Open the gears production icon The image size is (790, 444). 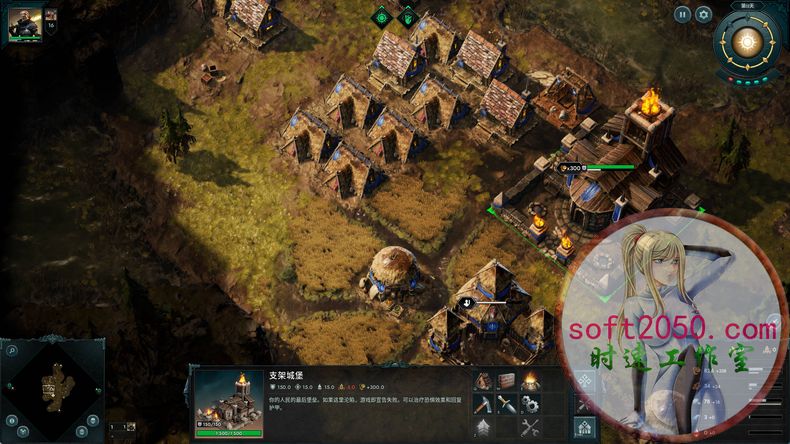pyautogui.click(x=529, y=404)
